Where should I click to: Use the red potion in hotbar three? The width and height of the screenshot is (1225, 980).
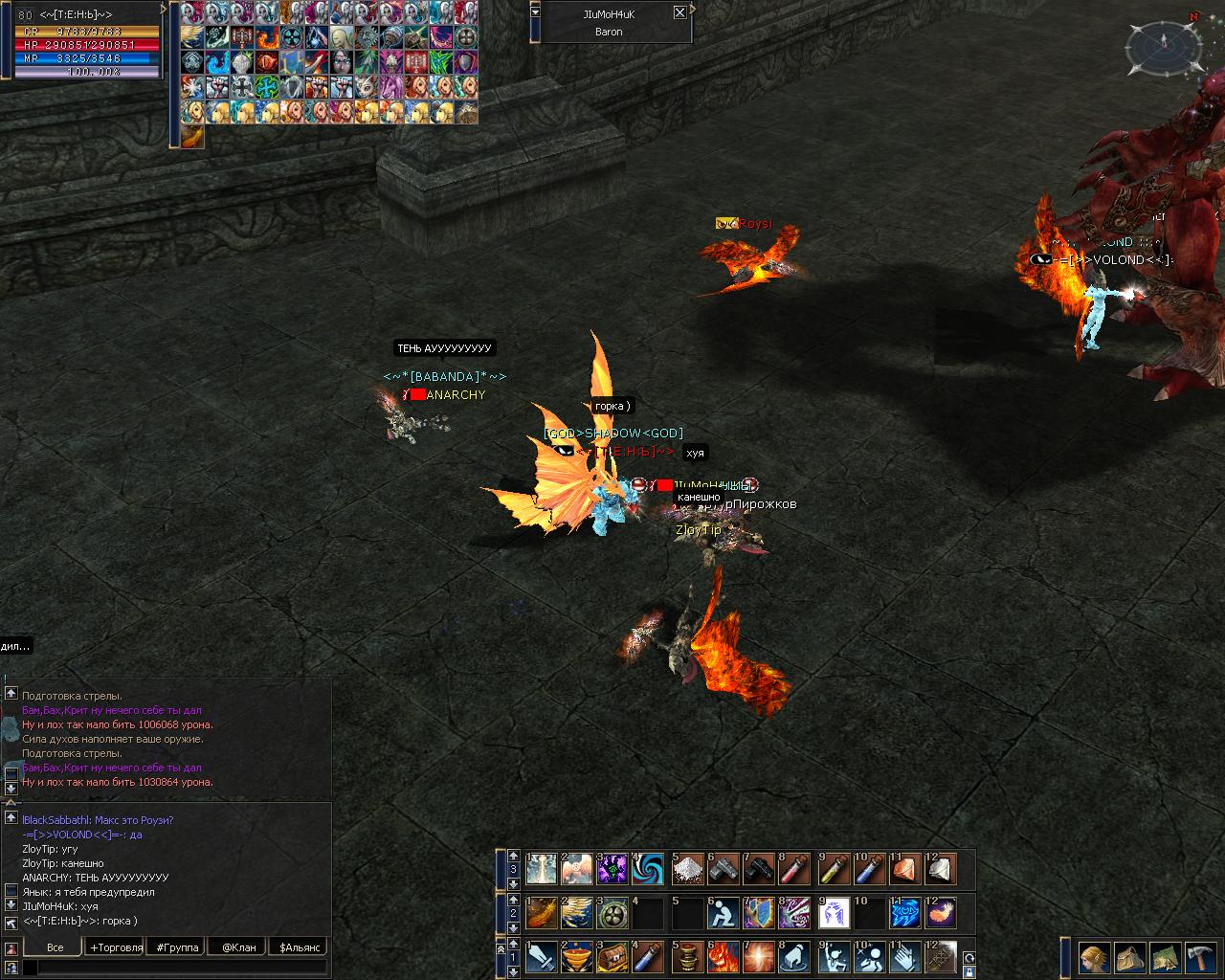[794, 869]
